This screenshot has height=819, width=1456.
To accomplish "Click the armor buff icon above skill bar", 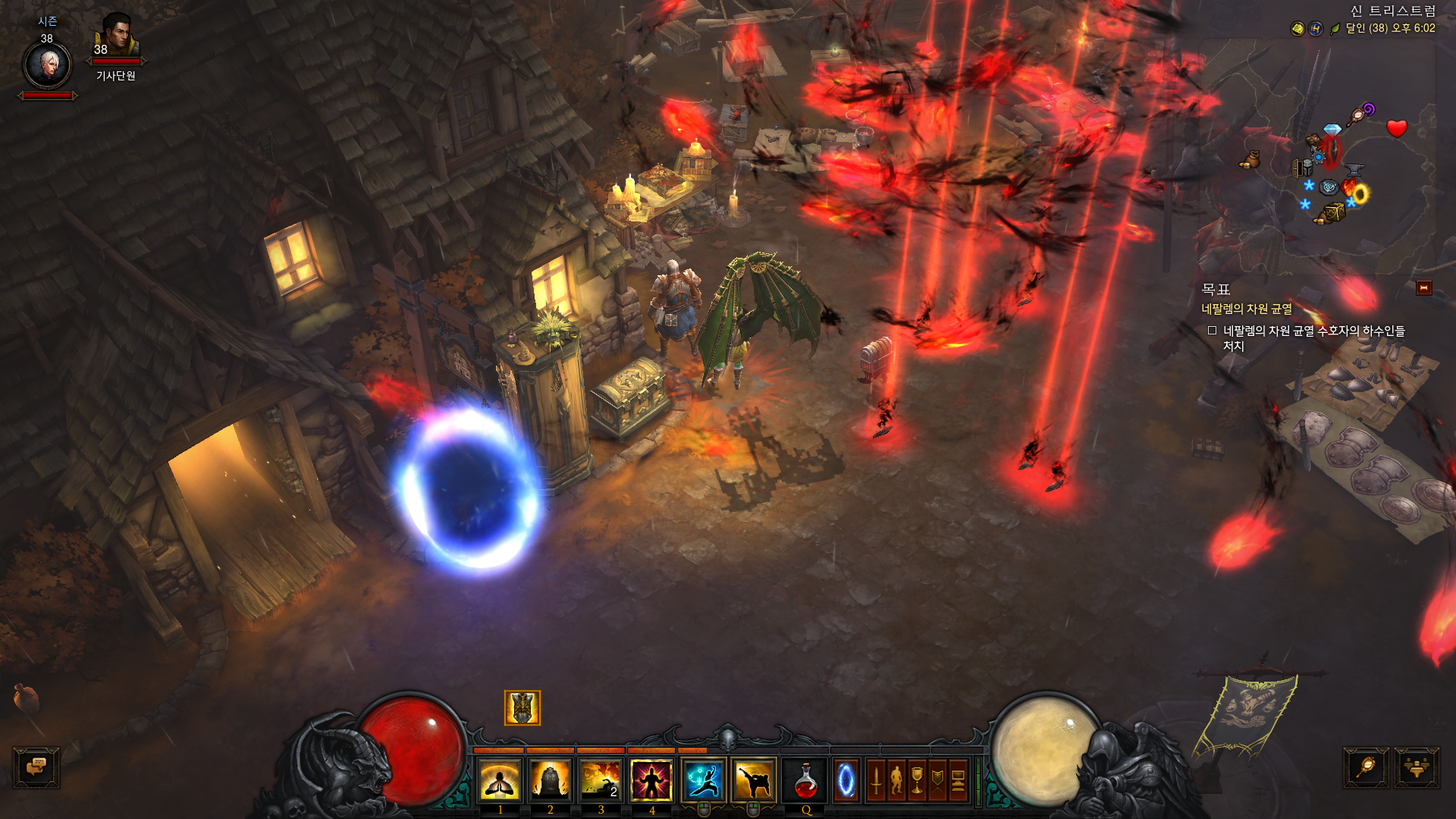I will click(522, 708).
